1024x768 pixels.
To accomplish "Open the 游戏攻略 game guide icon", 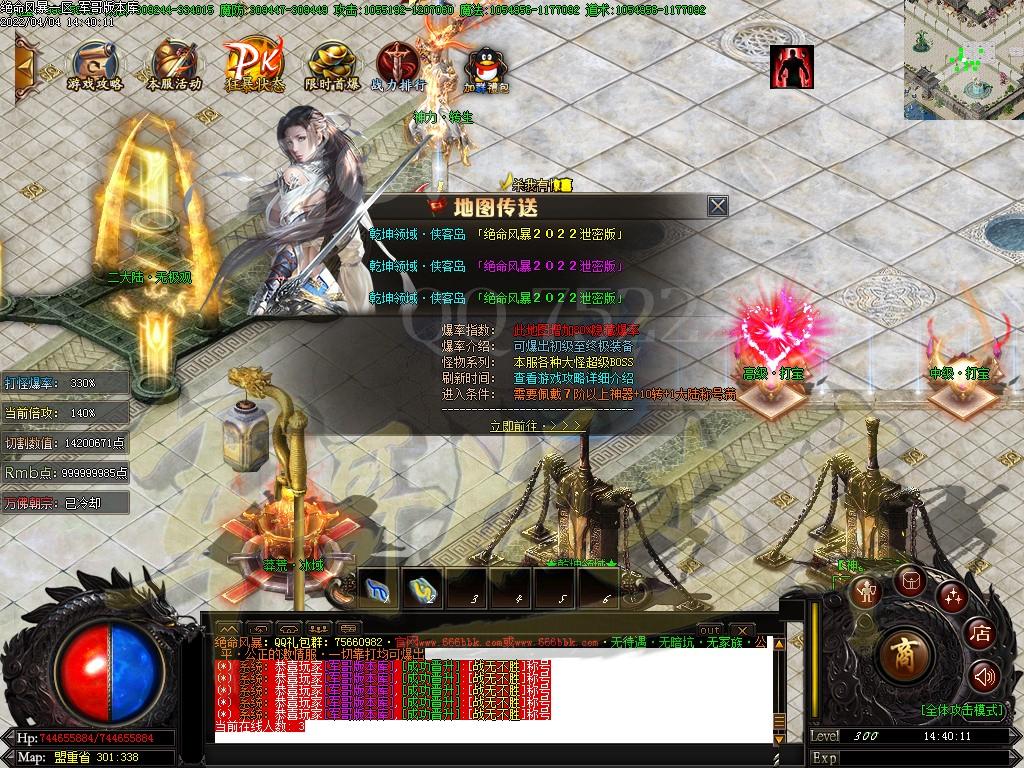I will [x=94, y=66].
